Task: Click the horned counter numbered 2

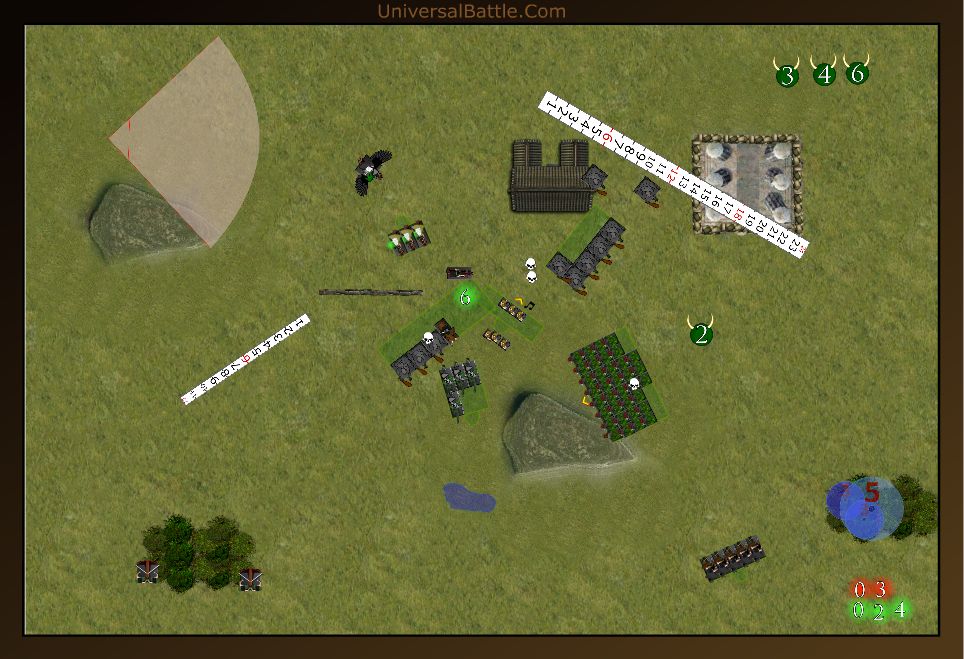Action: tap(701, 333)
